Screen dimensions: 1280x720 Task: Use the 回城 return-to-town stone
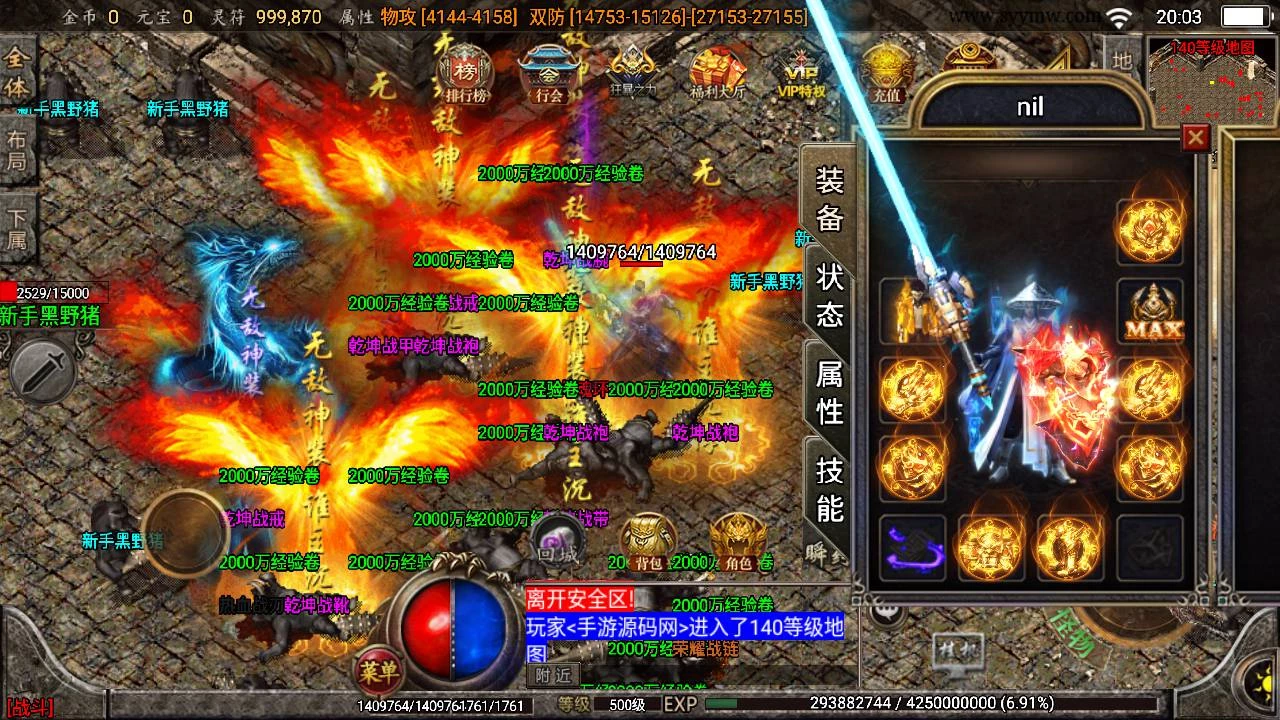tap(557, 540)
